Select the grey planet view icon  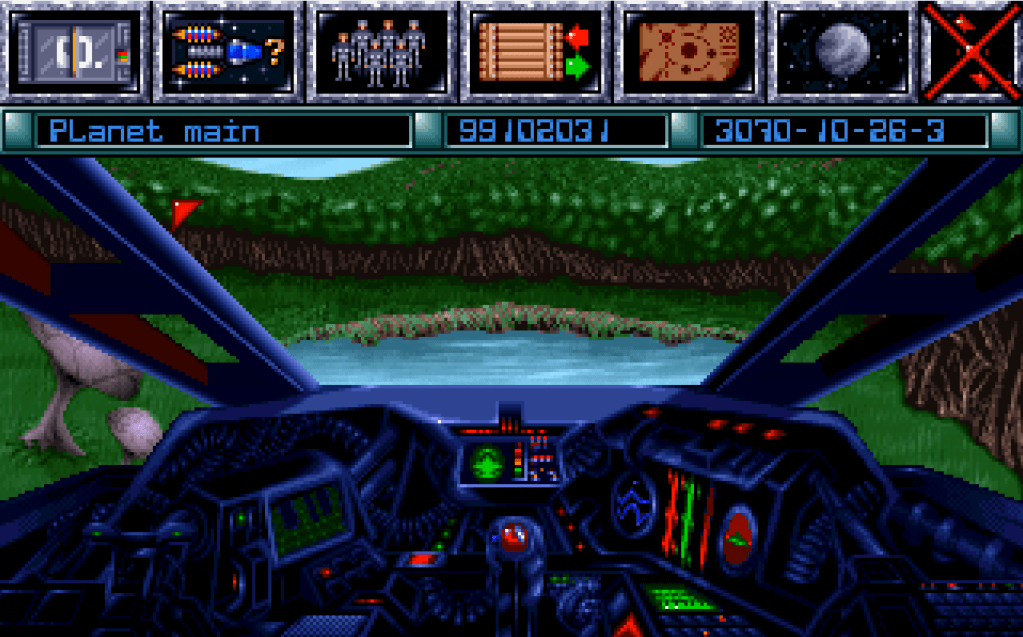[842, 51]
